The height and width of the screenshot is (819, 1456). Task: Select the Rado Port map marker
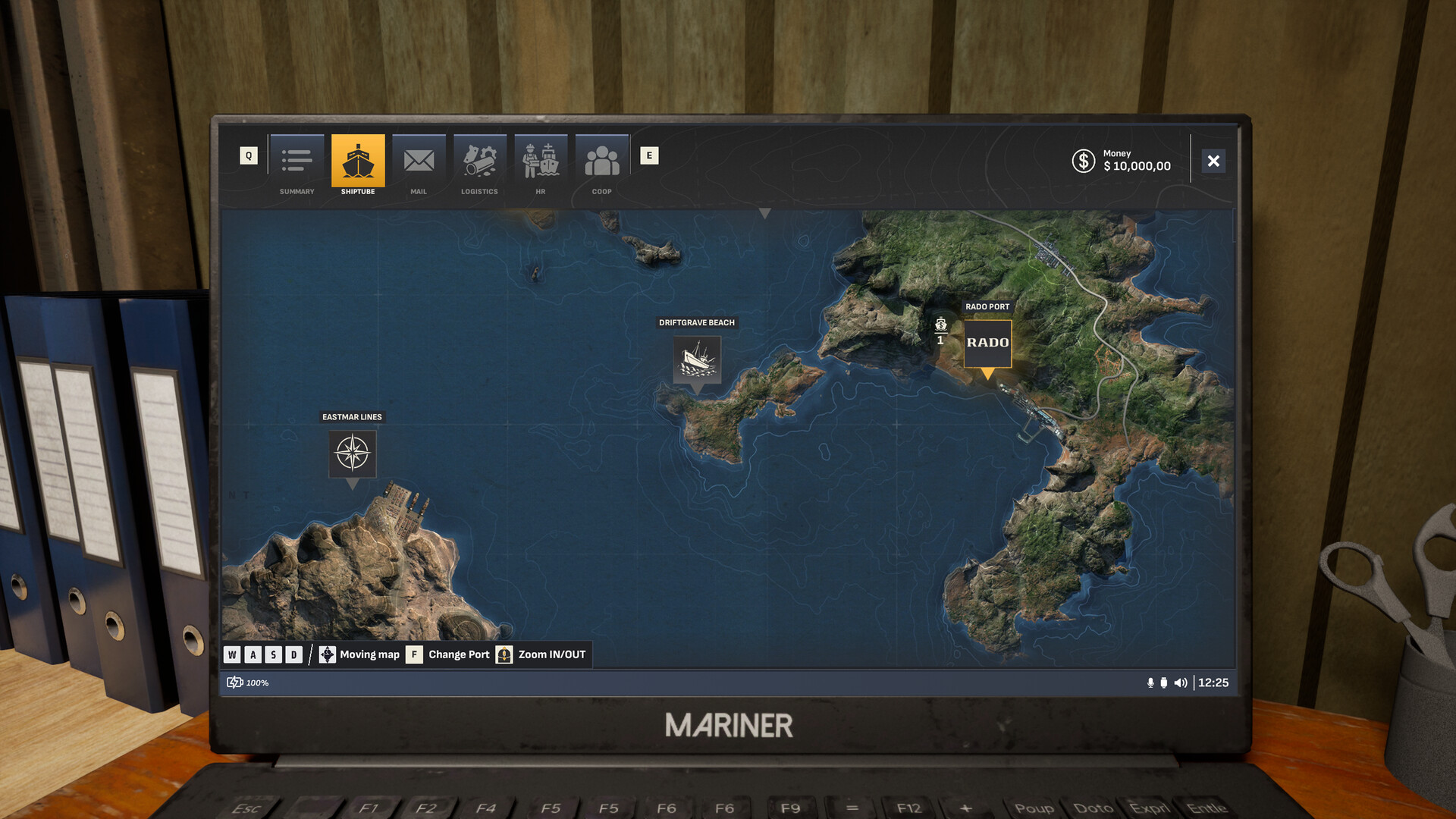coord(987,344)
